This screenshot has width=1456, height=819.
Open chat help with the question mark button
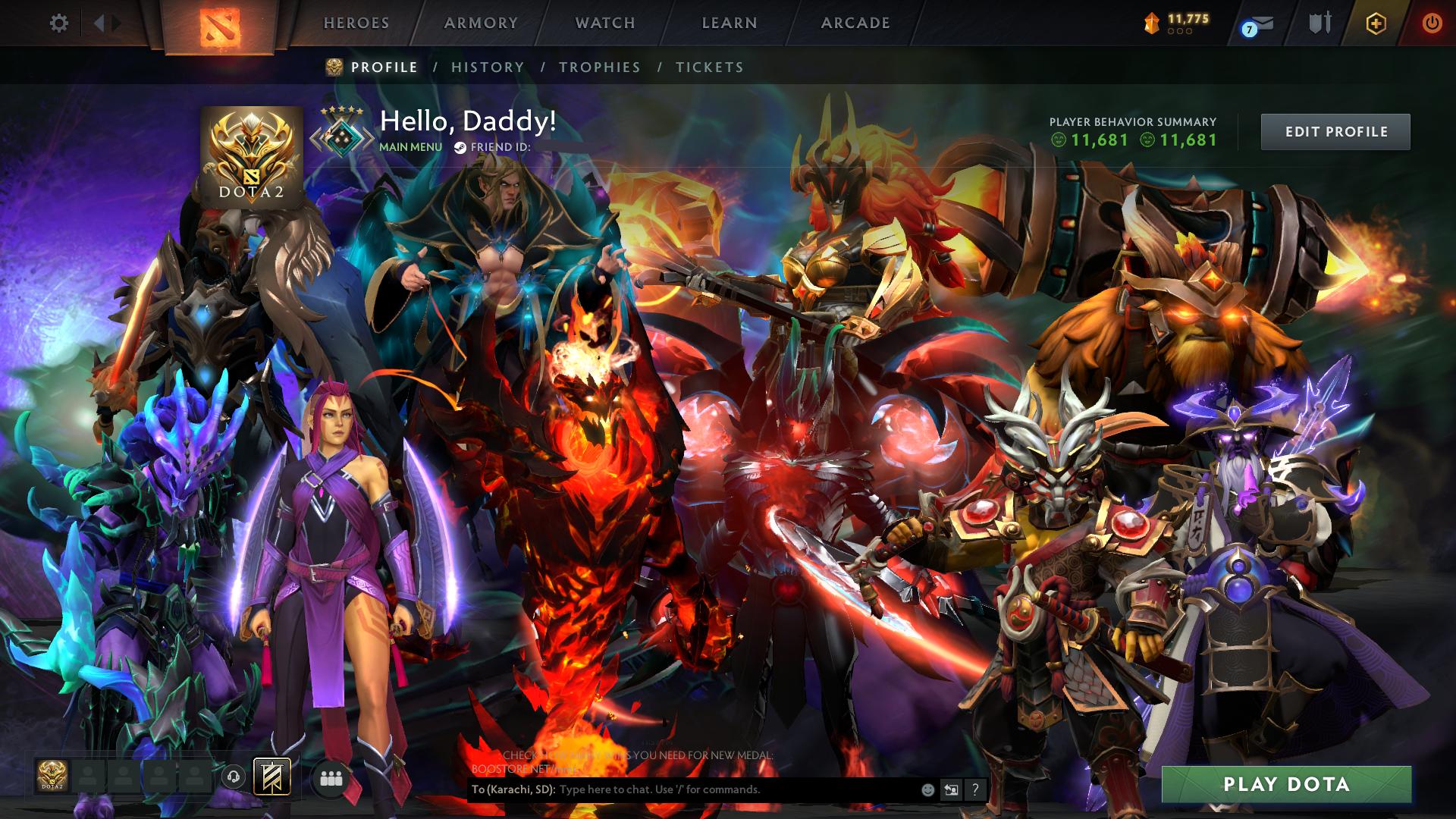(977, 789)
